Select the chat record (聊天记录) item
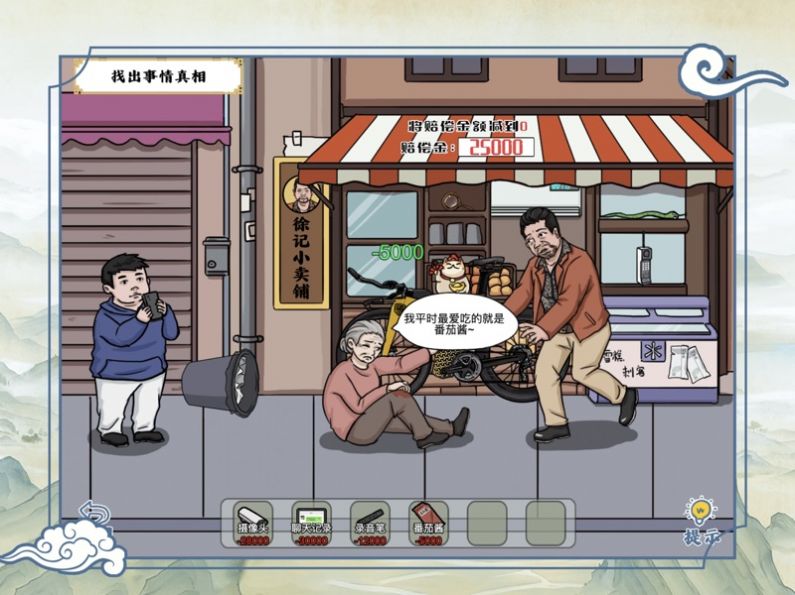 313,522
